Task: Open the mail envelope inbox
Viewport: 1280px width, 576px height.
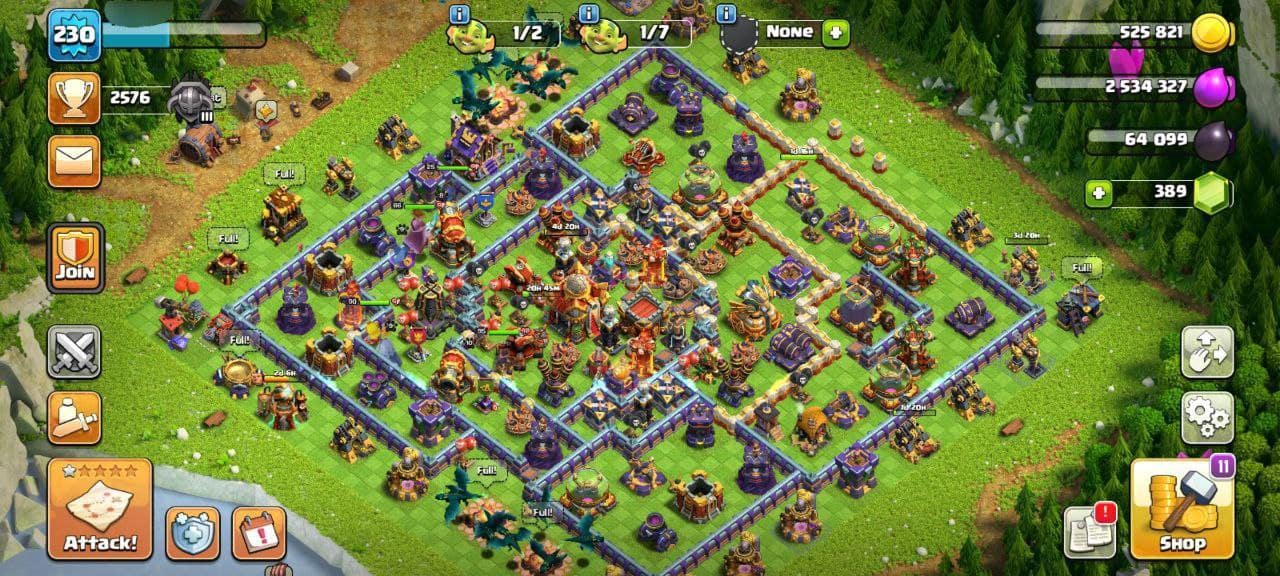Action: (x=74, y=162)
